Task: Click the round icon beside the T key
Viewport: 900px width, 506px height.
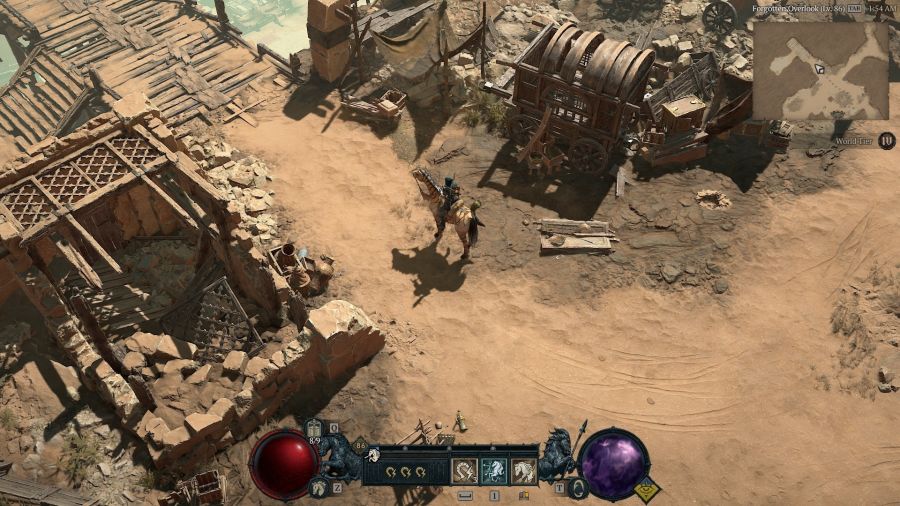Action: click(x=577, y=488)
